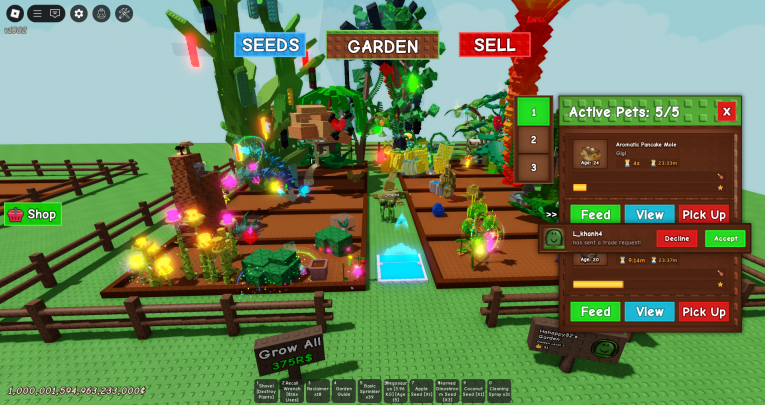Image resolution: width=765 pixels, height=405 pixels.
Task: Open the Roblox main menu icon
Action: (x=12, y=13)
